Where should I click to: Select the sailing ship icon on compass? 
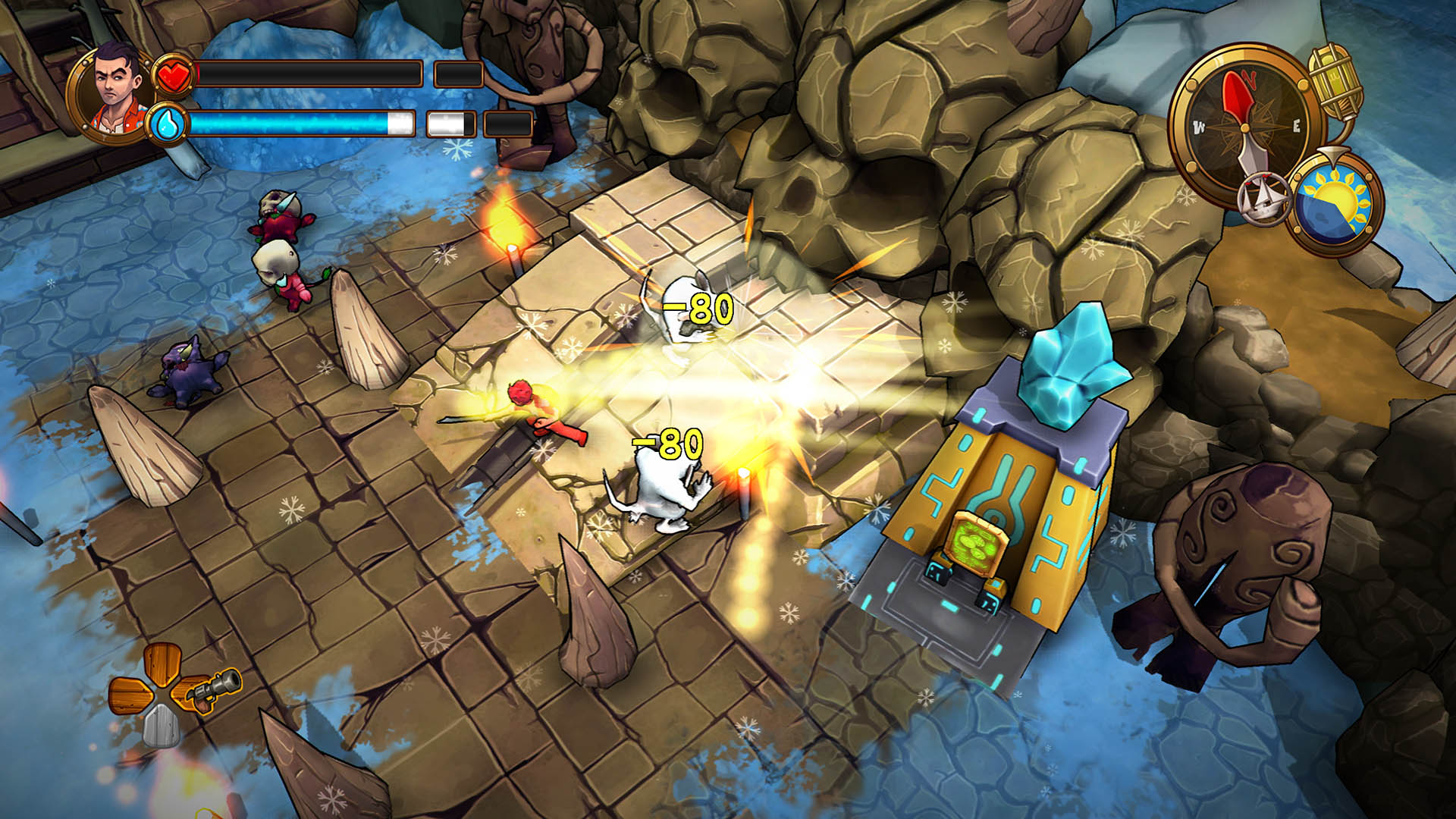[x=1264, y=199]
